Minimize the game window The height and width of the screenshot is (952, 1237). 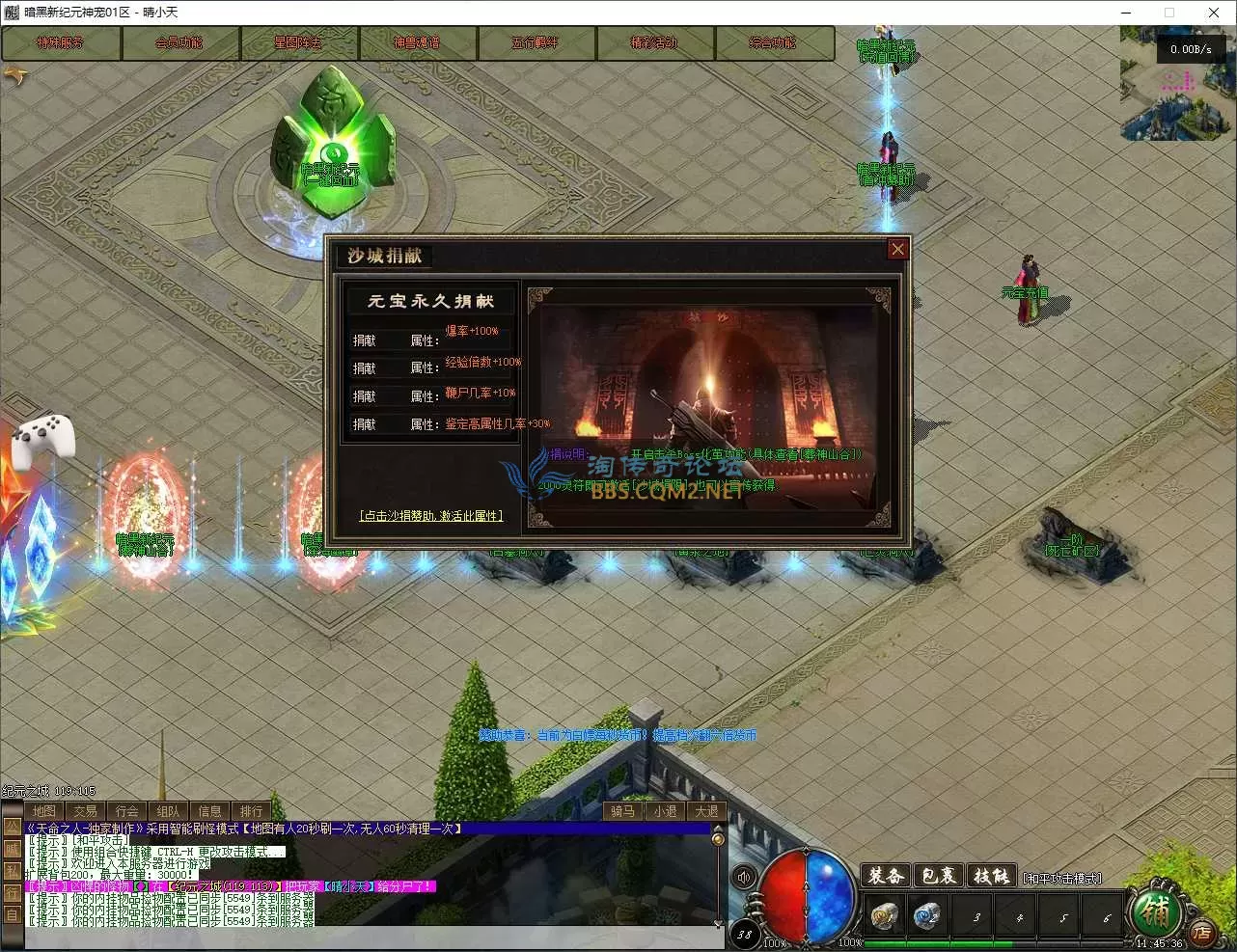coord(1125,13)
